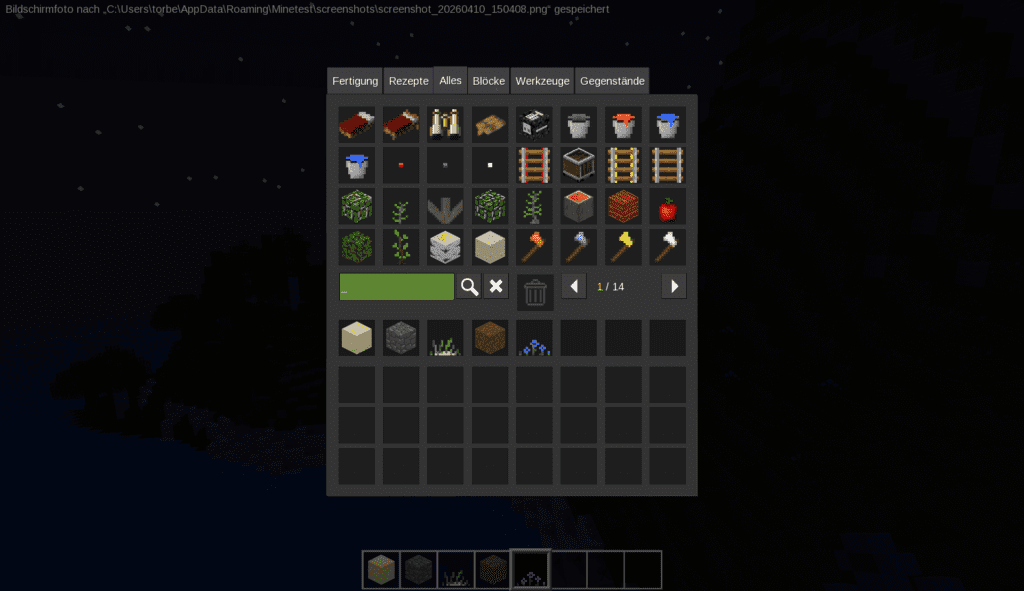Take the yellow-headed axe
Image resolution: width=1024 pixels, height=591 pixels.
pyautogui.click(x=623, y=247)
